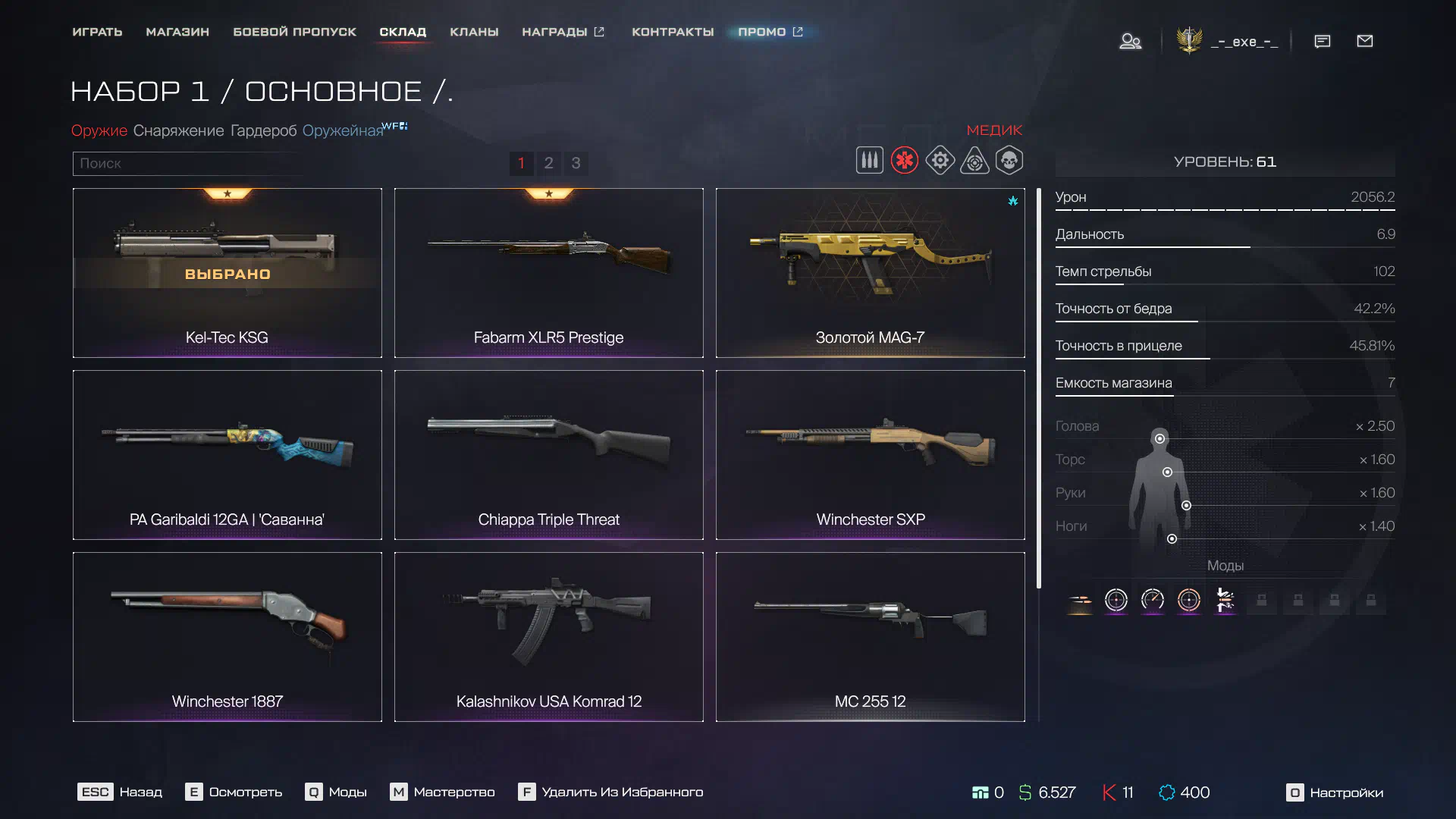Pick the Winchester 1887 tile
The height and width of the screenshot is (819, 1456).
(x=227, y=637)
